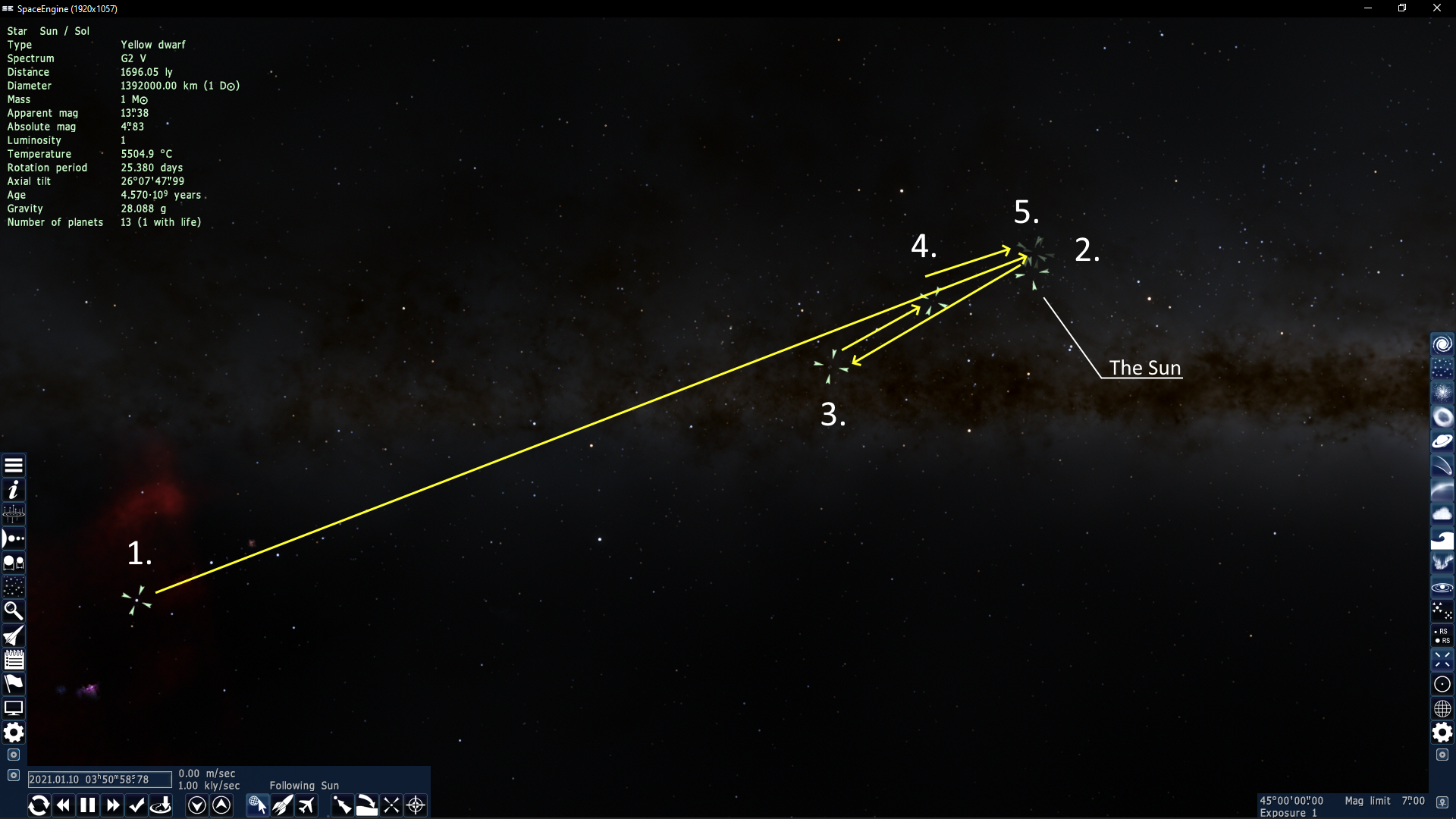
Task: Open the magnifying glass search tool
Action: (14, 611)
